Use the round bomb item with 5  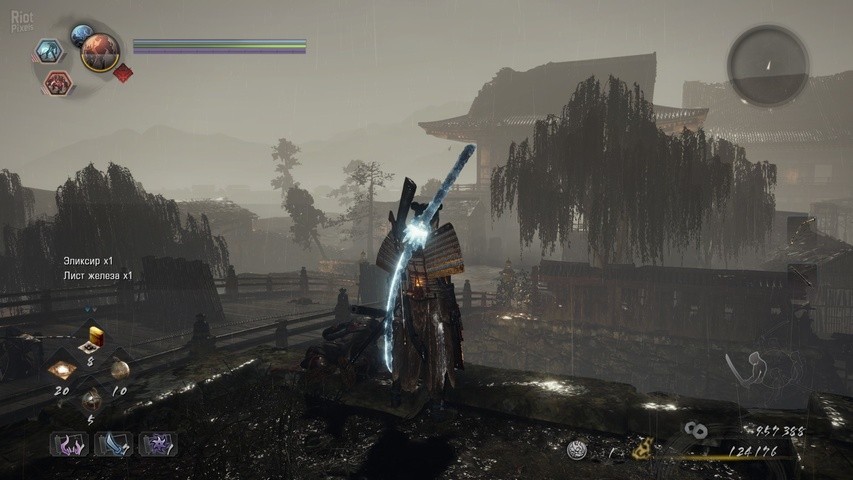(x=91, y=398)
